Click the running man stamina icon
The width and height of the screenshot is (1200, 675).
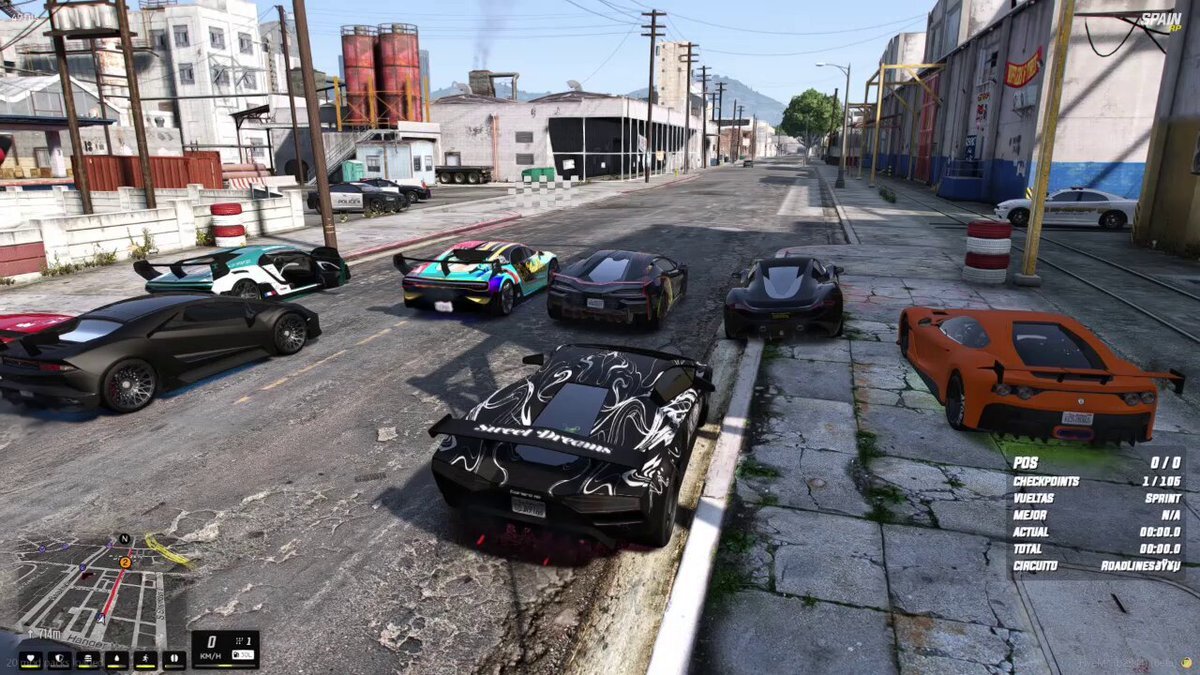[146, 660]
